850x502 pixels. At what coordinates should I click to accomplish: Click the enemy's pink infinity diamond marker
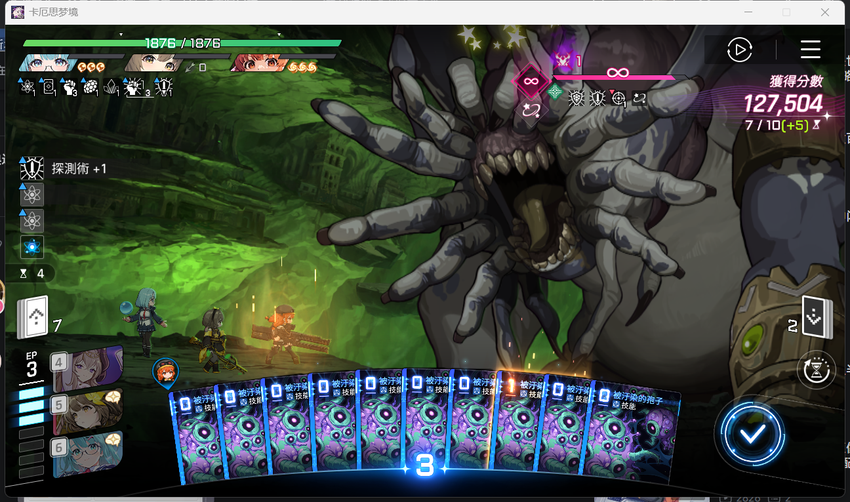(528, 80)
